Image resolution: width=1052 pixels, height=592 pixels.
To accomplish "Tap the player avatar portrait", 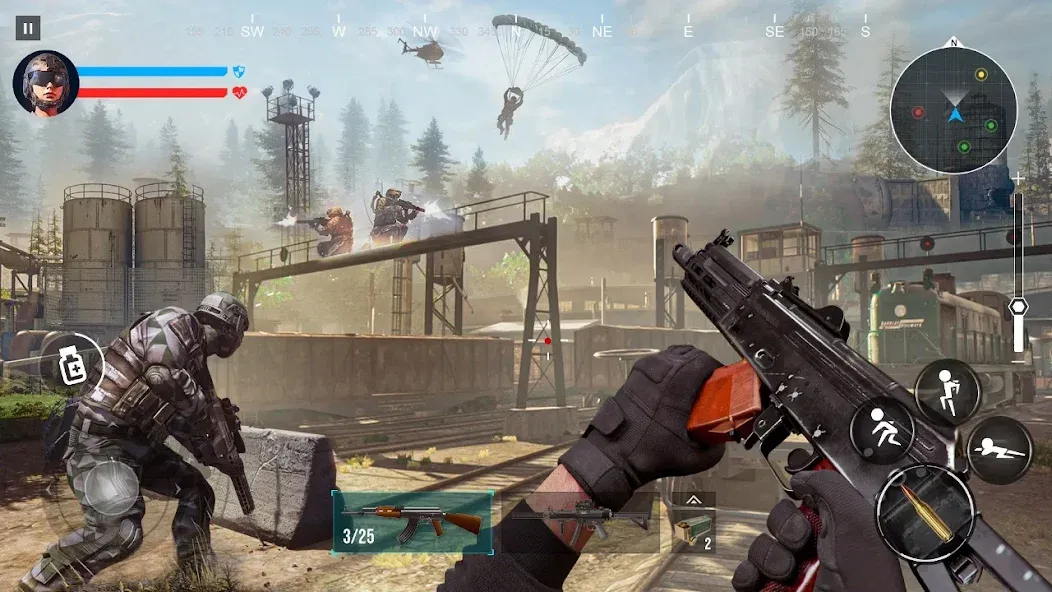I will click(46, 84).
